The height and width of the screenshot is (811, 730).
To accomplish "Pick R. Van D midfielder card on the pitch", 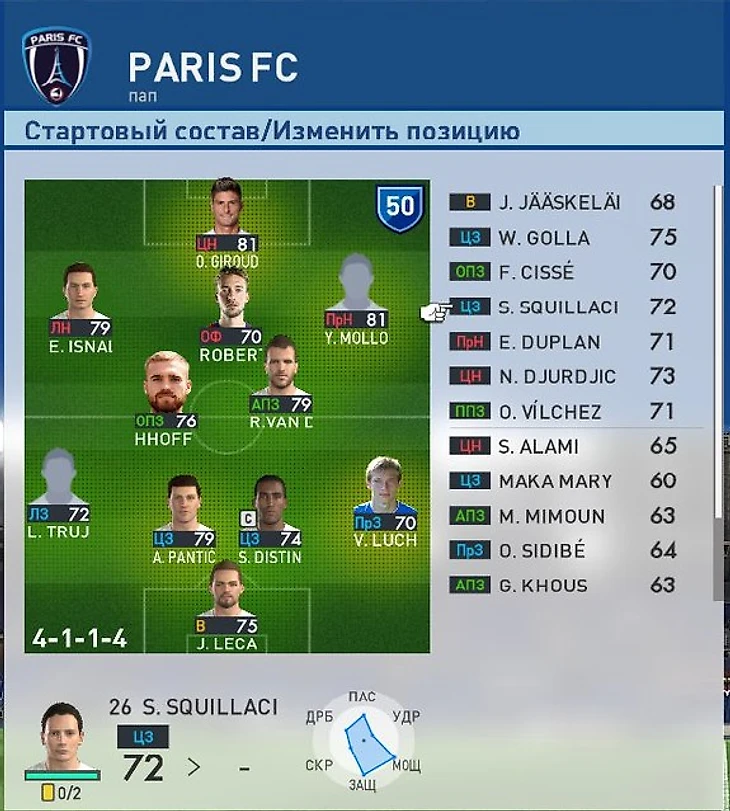I will pyautogui.click(x=281, y=385).
